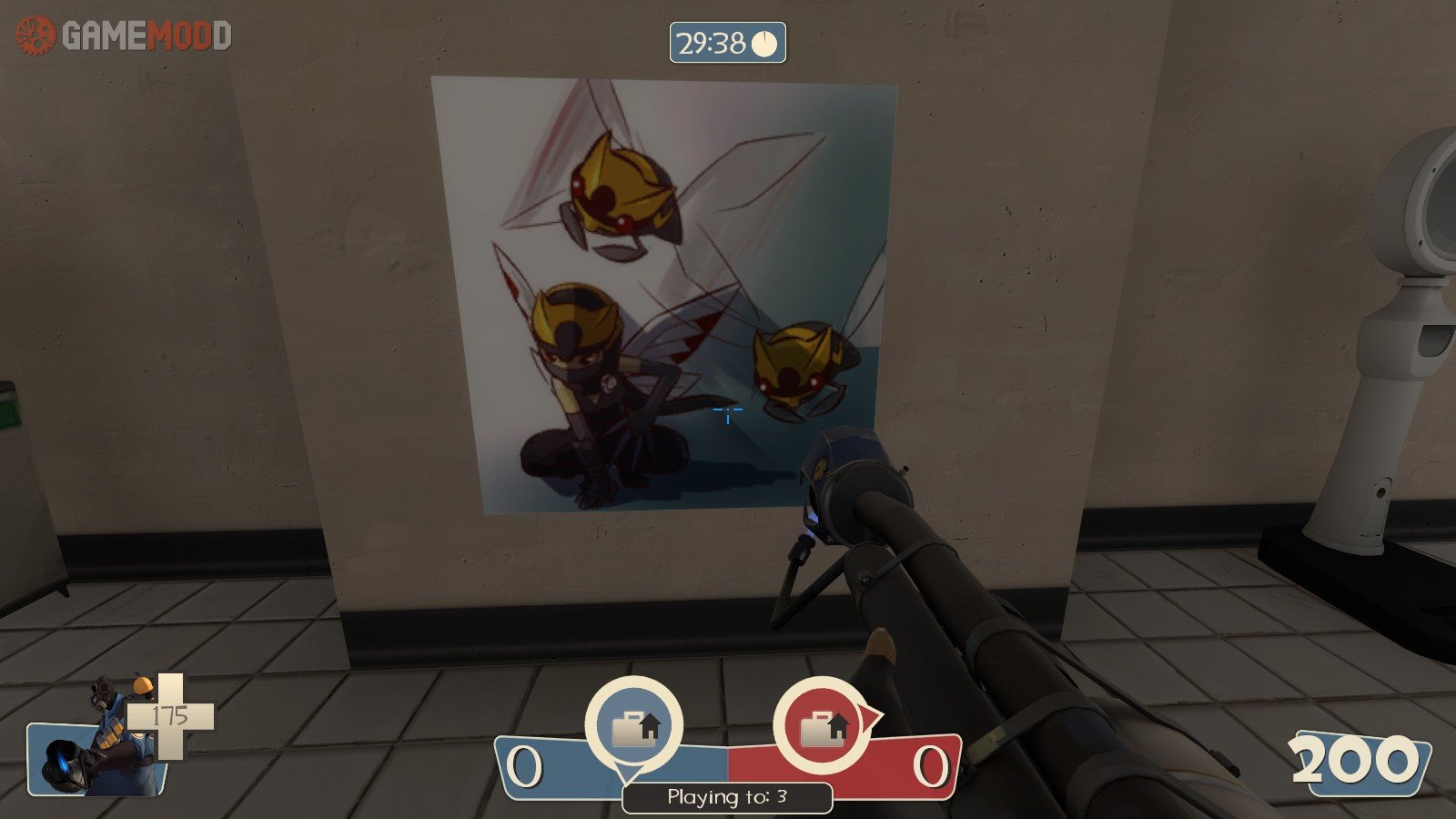Screen dimensions: 1456x819
Task: Open the GameModd watermark logo
Action: pyautogui.click(x=125, y=35)
